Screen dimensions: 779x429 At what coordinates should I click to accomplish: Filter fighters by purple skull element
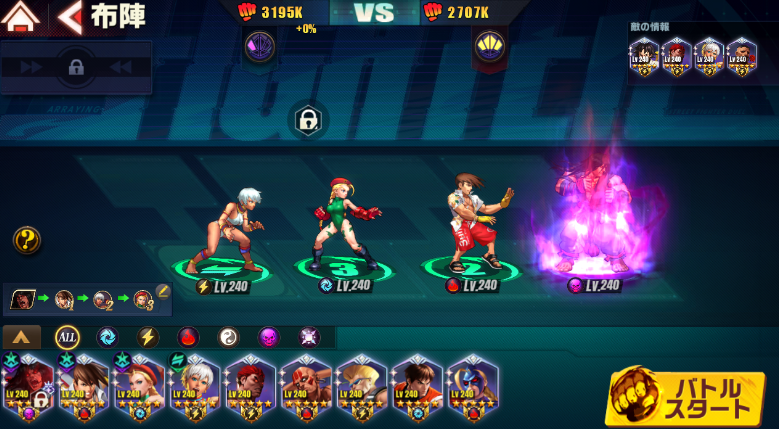click(x=269, y=337)
